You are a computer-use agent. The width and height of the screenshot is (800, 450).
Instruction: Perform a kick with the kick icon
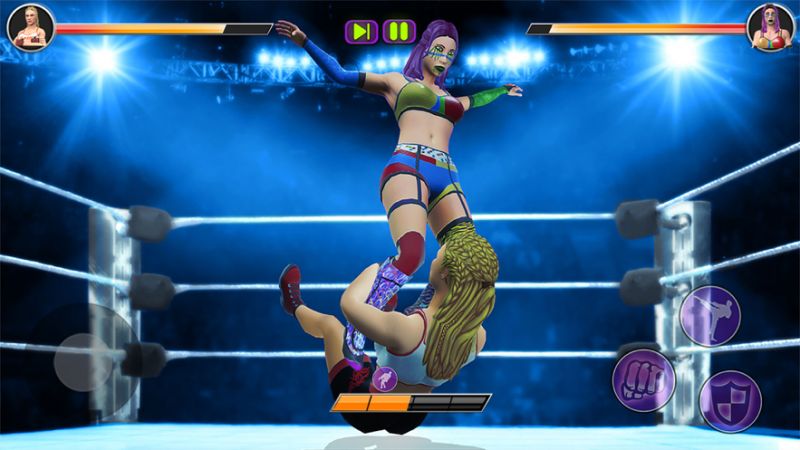[x=709, y=315]
